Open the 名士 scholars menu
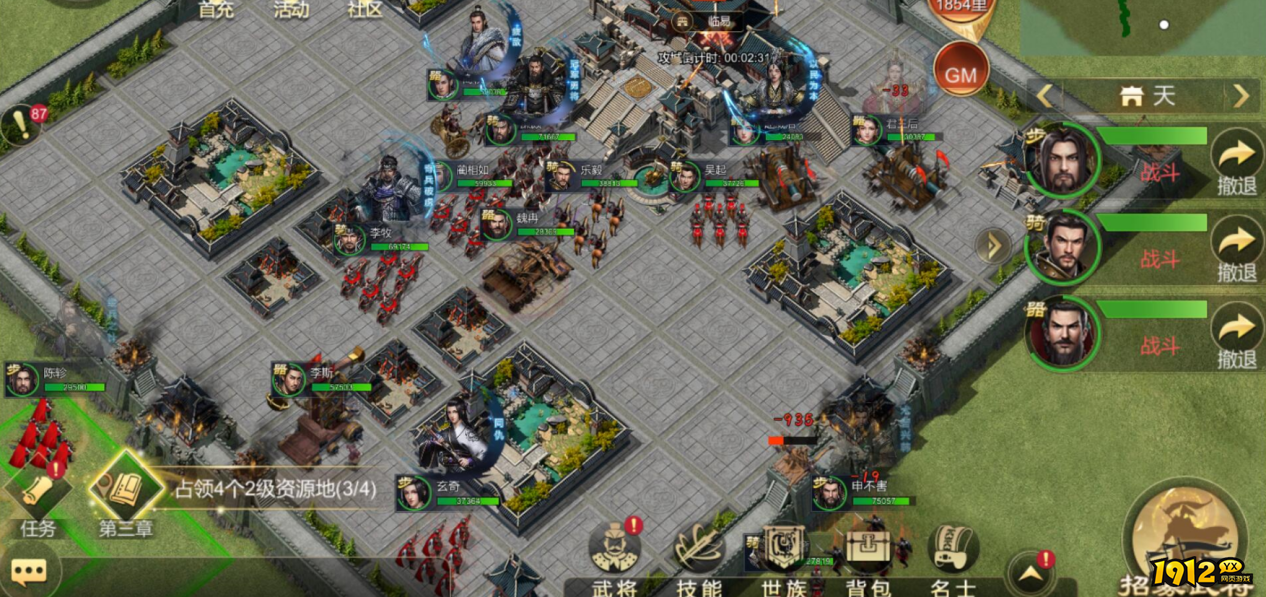The width and height of the screenshot is (1266, 597). 952,558
